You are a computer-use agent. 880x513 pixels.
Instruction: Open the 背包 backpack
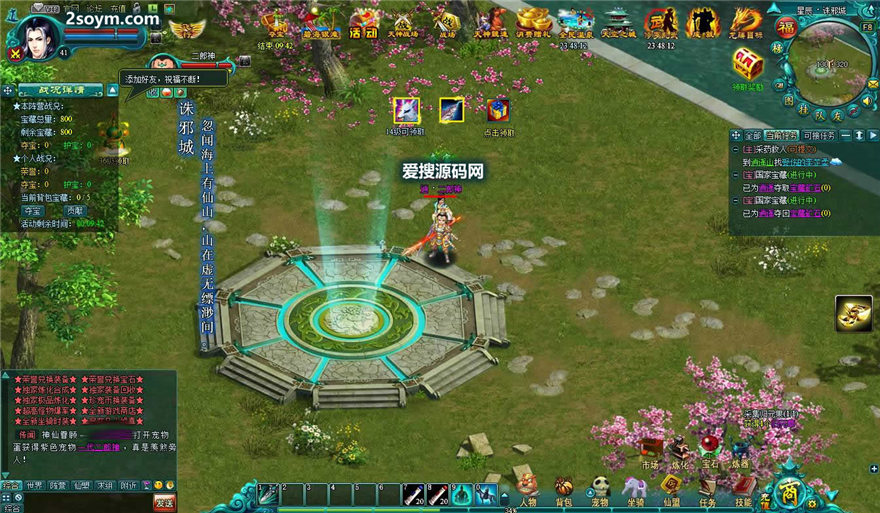(x=564, y=488)
